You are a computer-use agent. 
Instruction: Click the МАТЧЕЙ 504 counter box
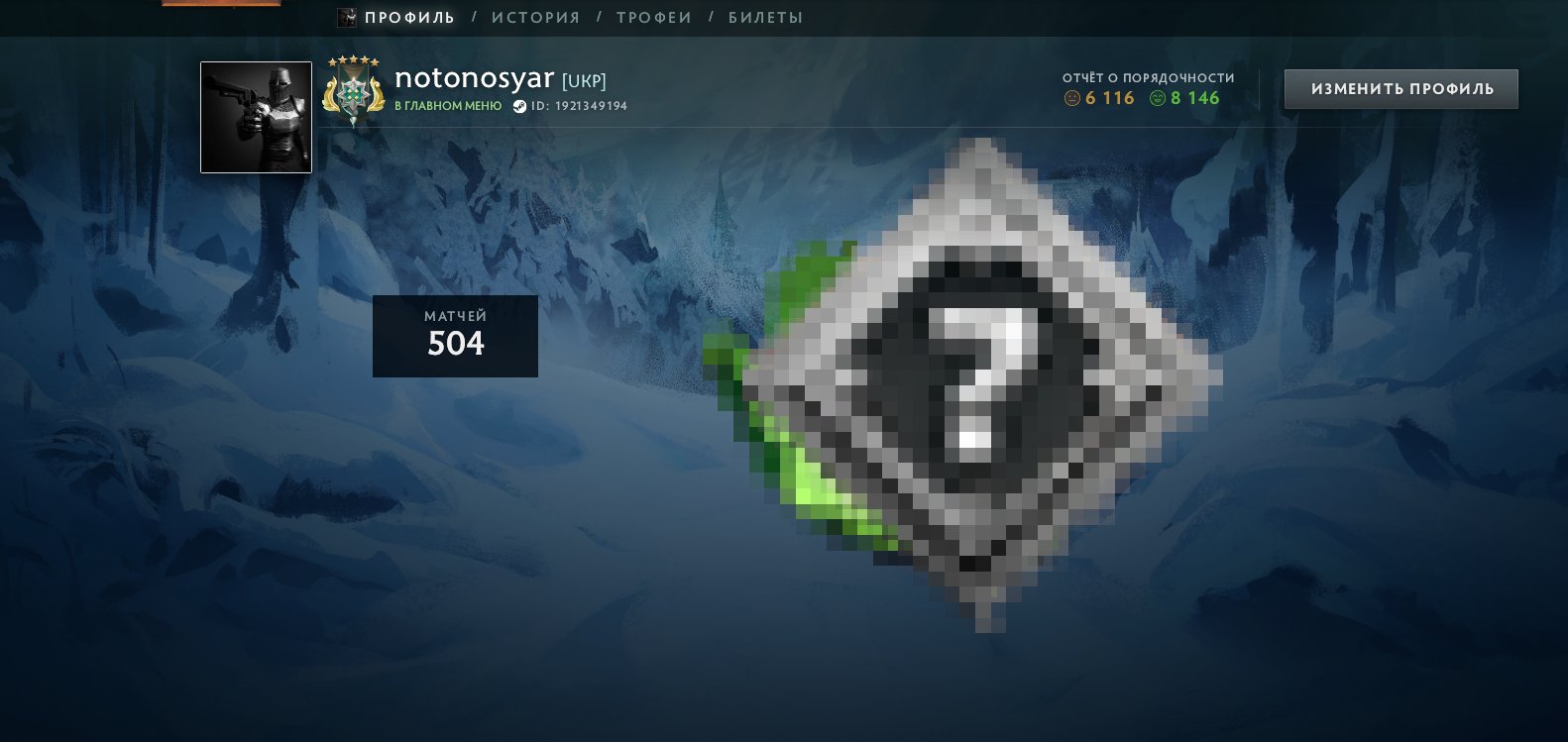(455, 336)
